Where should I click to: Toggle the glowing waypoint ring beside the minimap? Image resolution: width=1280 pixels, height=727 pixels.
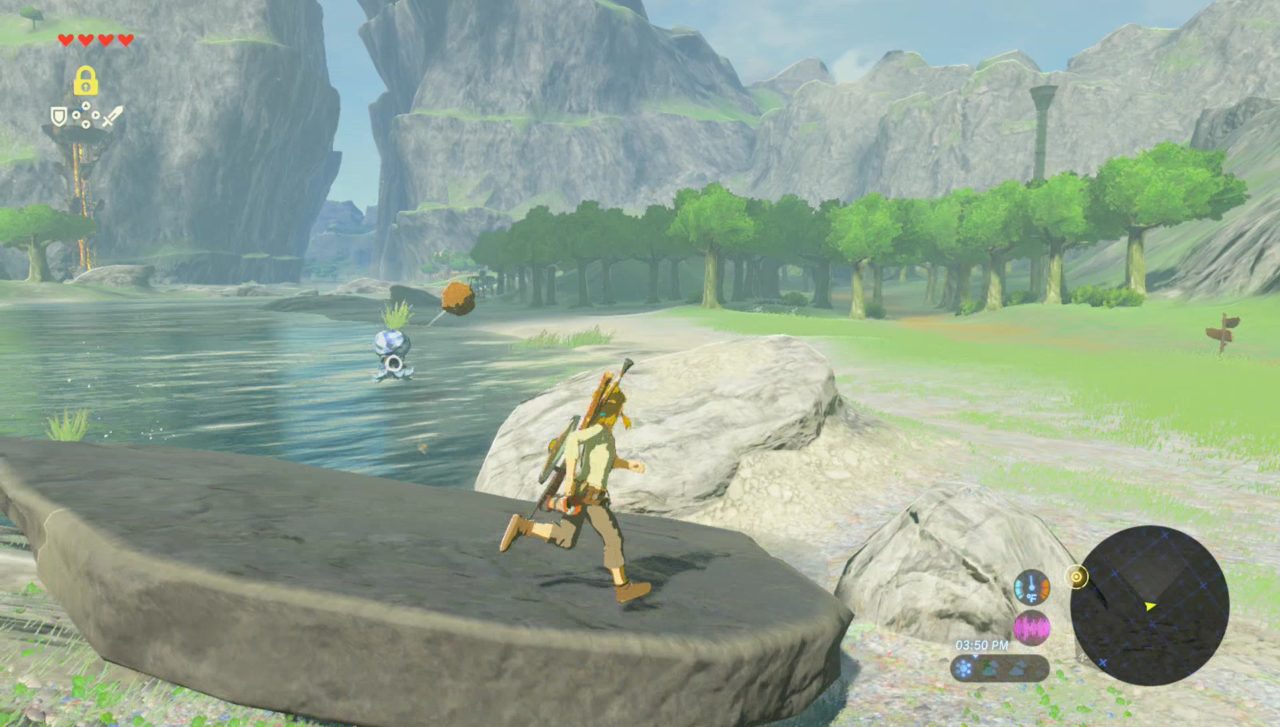pos(1076,576)
